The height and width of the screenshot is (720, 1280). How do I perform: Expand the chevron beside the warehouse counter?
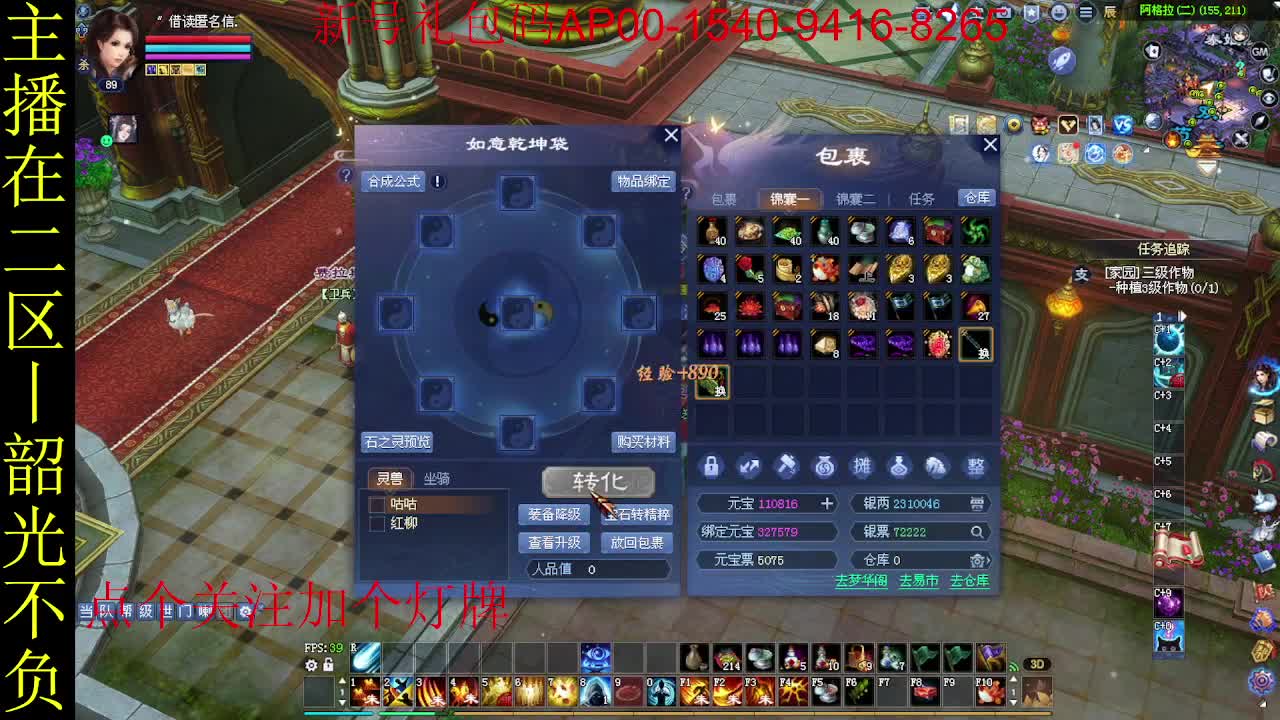(x=990, y=560)
